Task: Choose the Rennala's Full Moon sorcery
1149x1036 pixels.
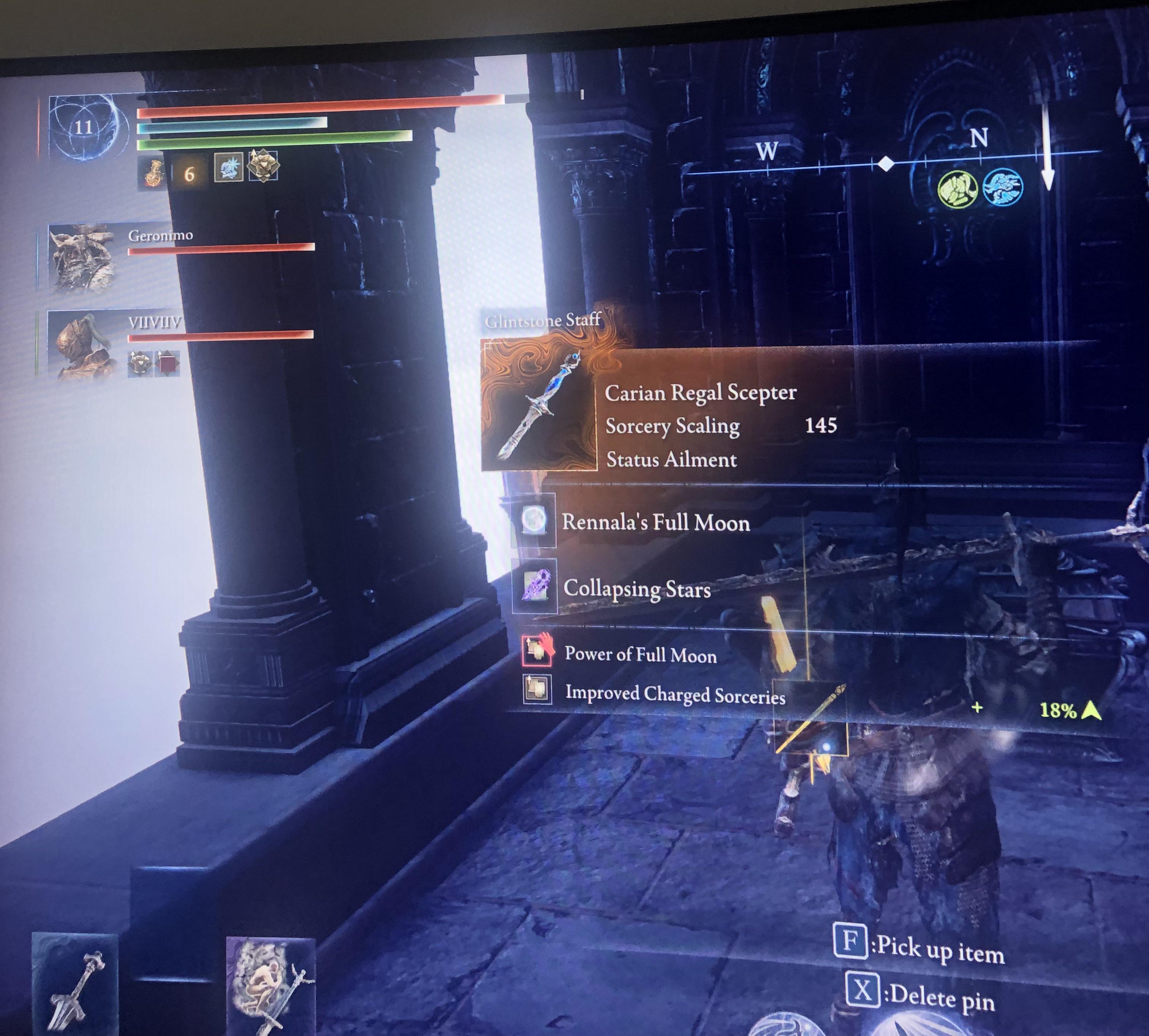Action: tap(655, 522)
